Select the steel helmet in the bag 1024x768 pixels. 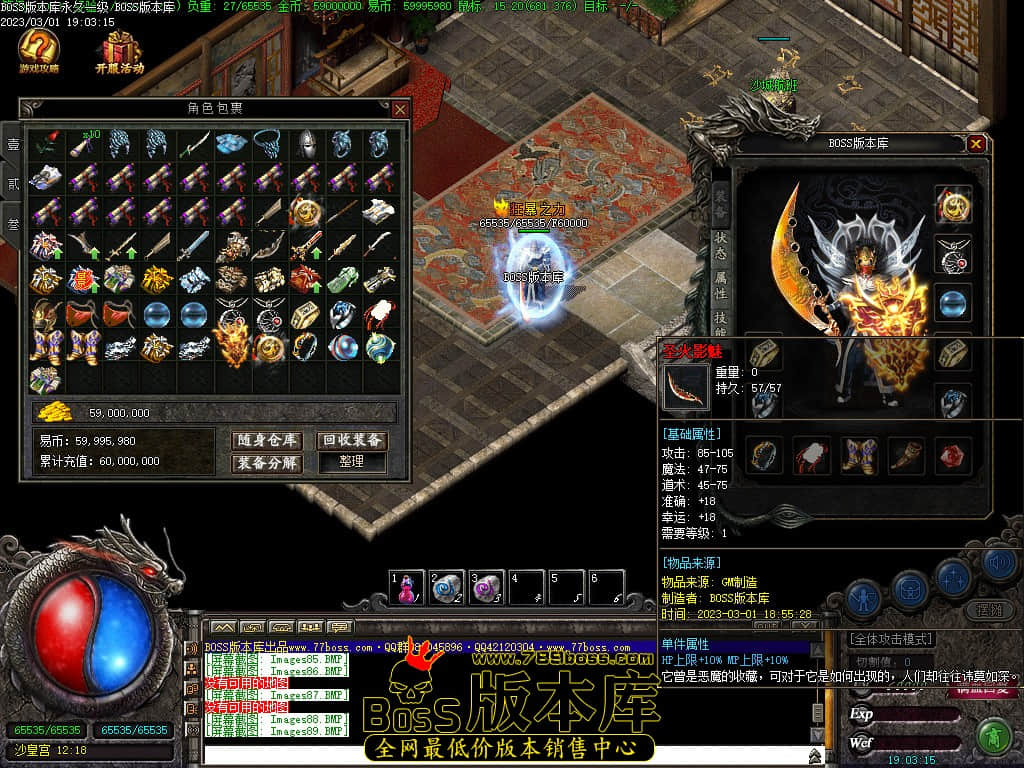(x=304, y=145)
